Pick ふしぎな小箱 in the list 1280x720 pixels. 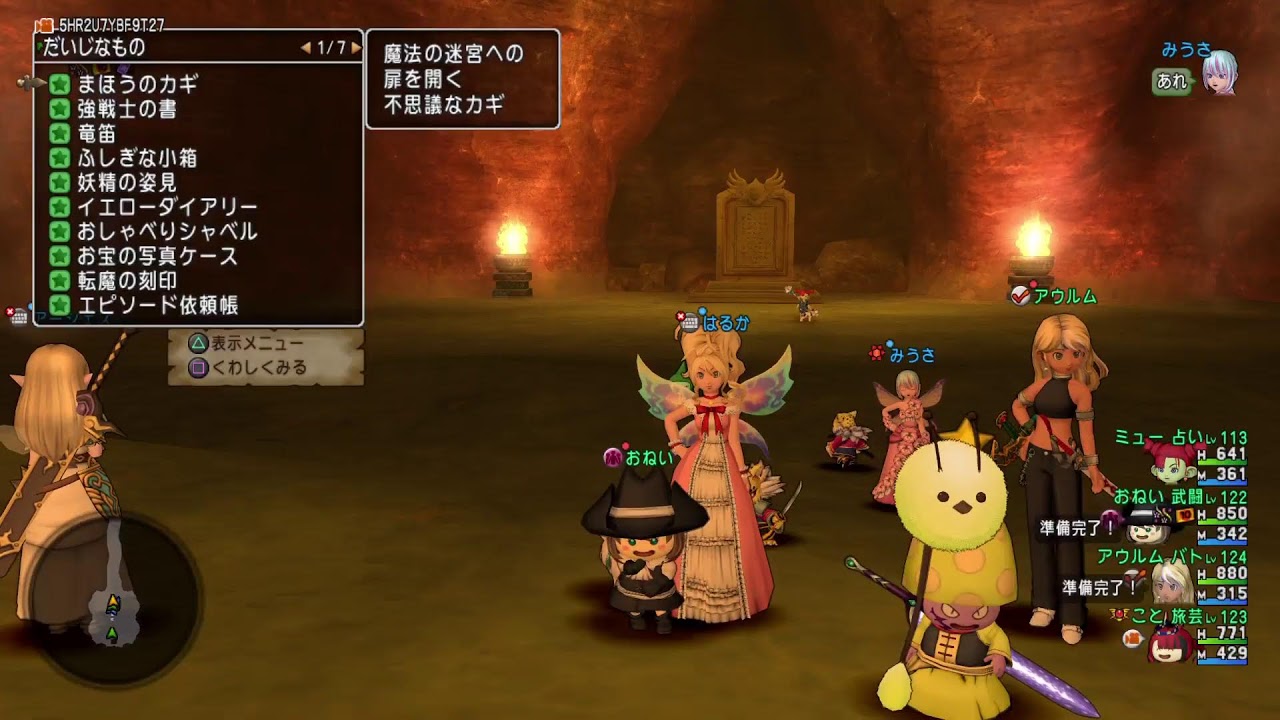[x=137, y=158]
